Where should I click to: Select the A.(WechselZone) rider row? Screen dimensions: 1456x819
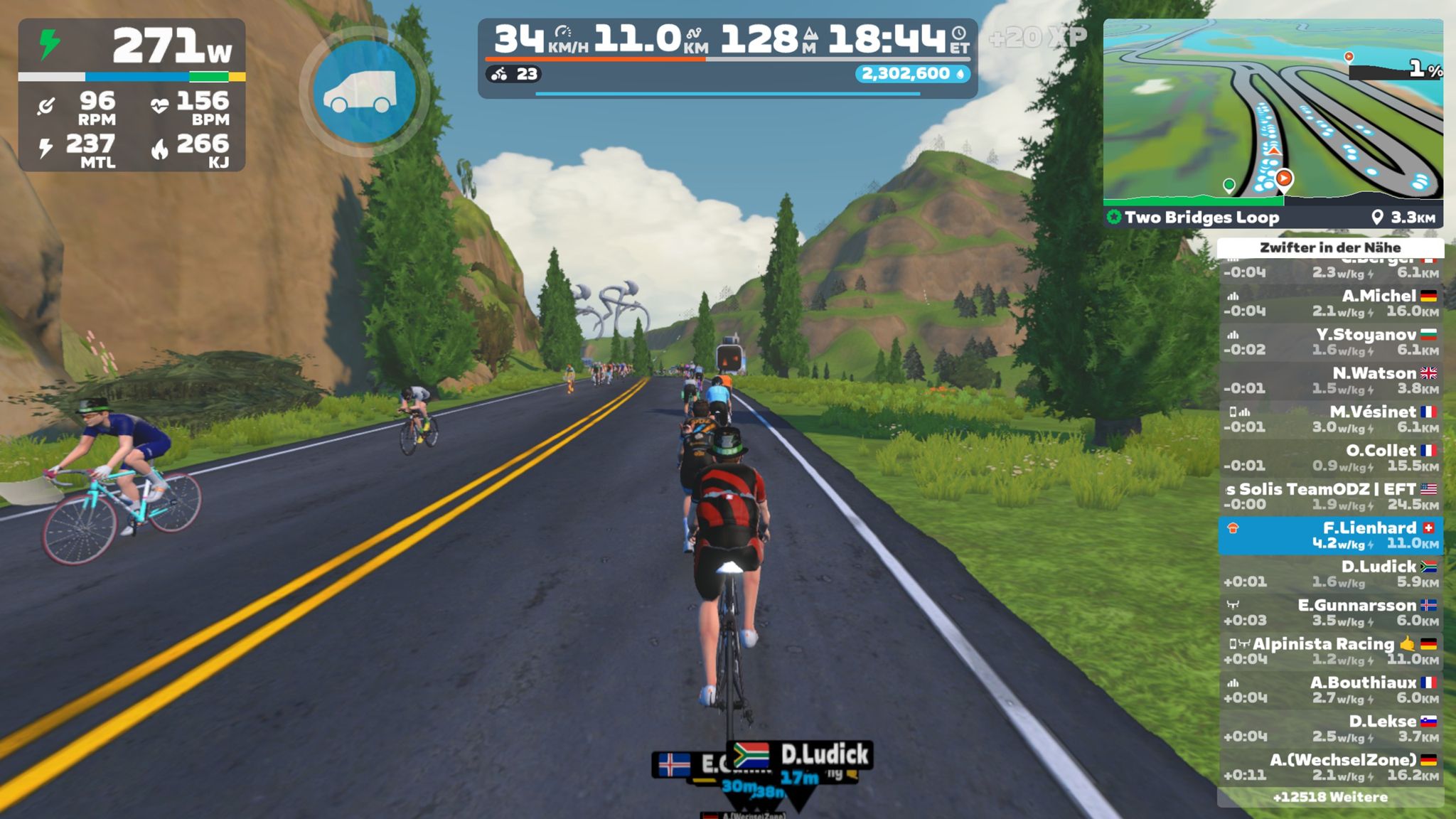point(1329,767)
